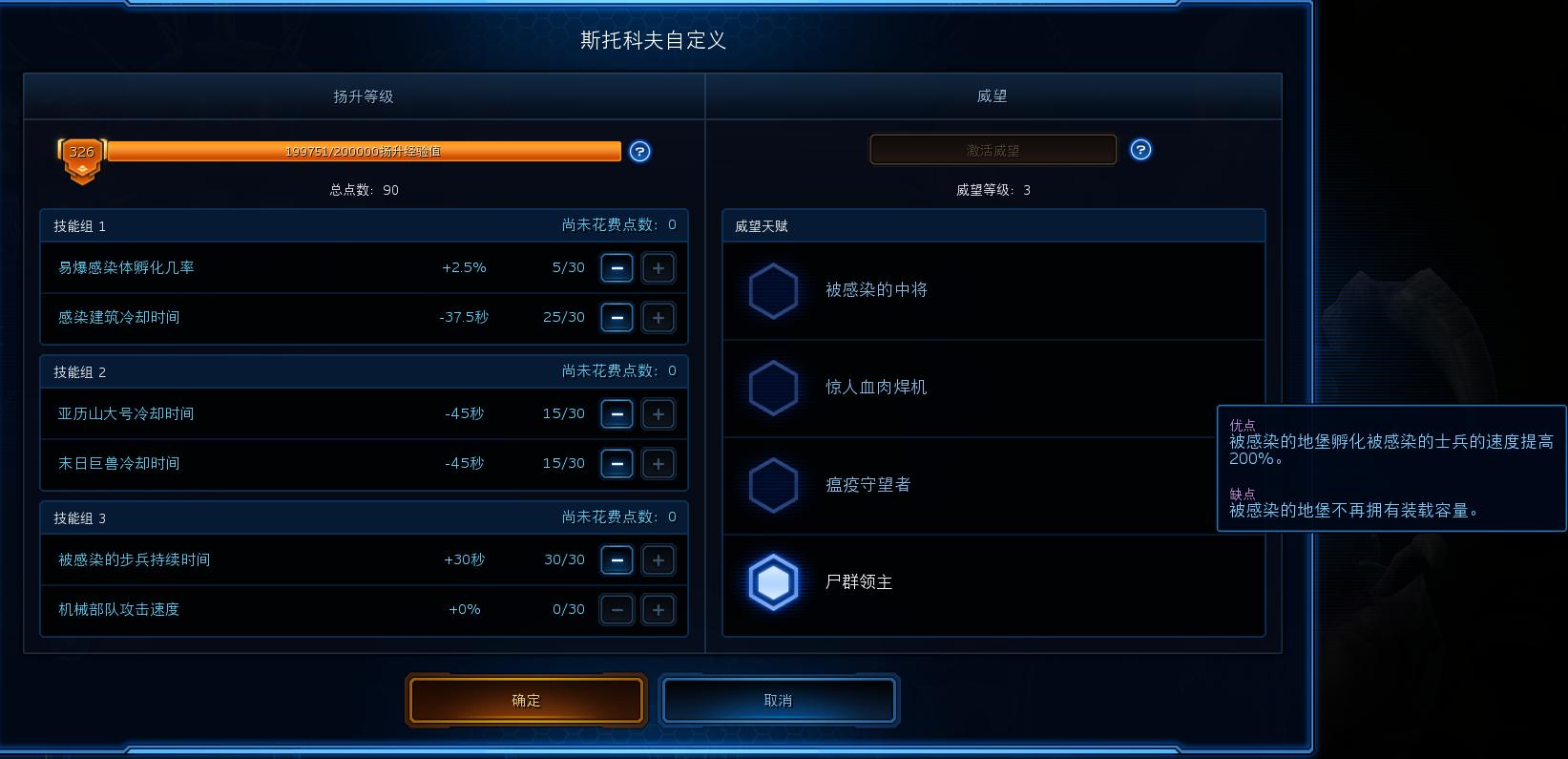The width and height of the screenshot is (1568, 759).
Task: Increase 易爆感染体孵化几率 points
Action: 659,267
